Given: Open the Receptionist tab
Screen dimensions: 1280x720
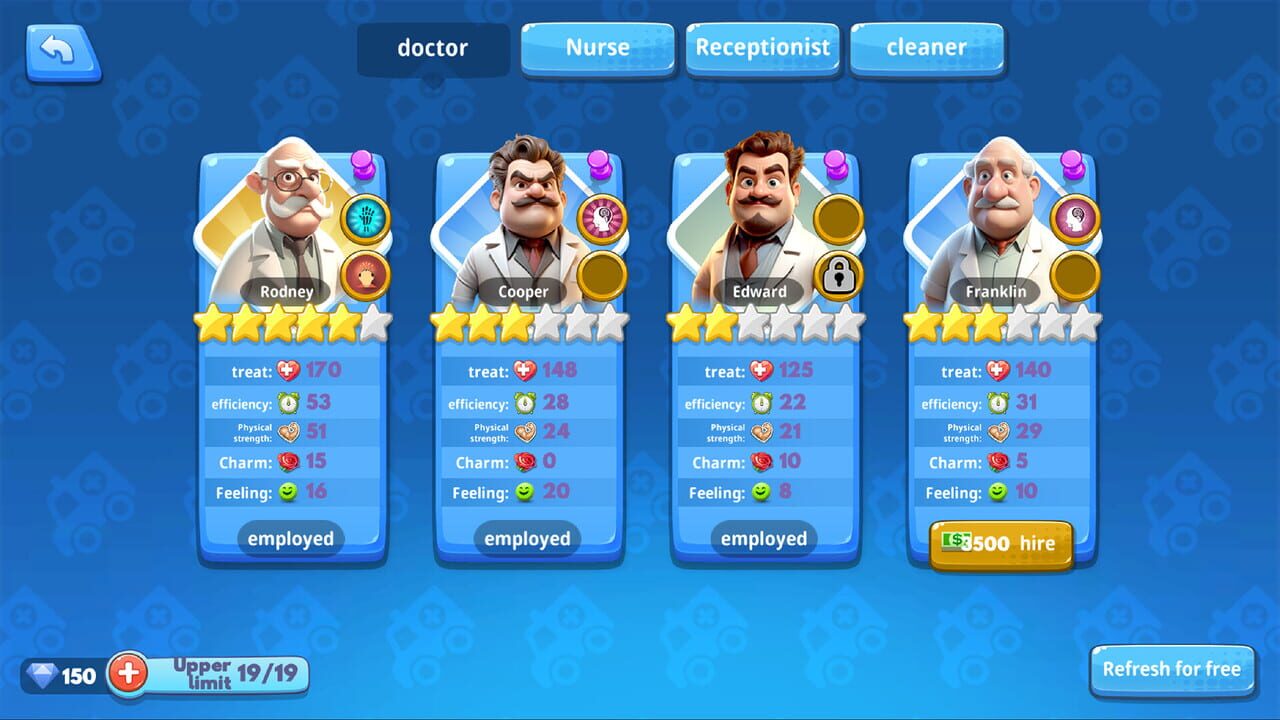Looking at the screenshot, I should (x=762, y=47).
